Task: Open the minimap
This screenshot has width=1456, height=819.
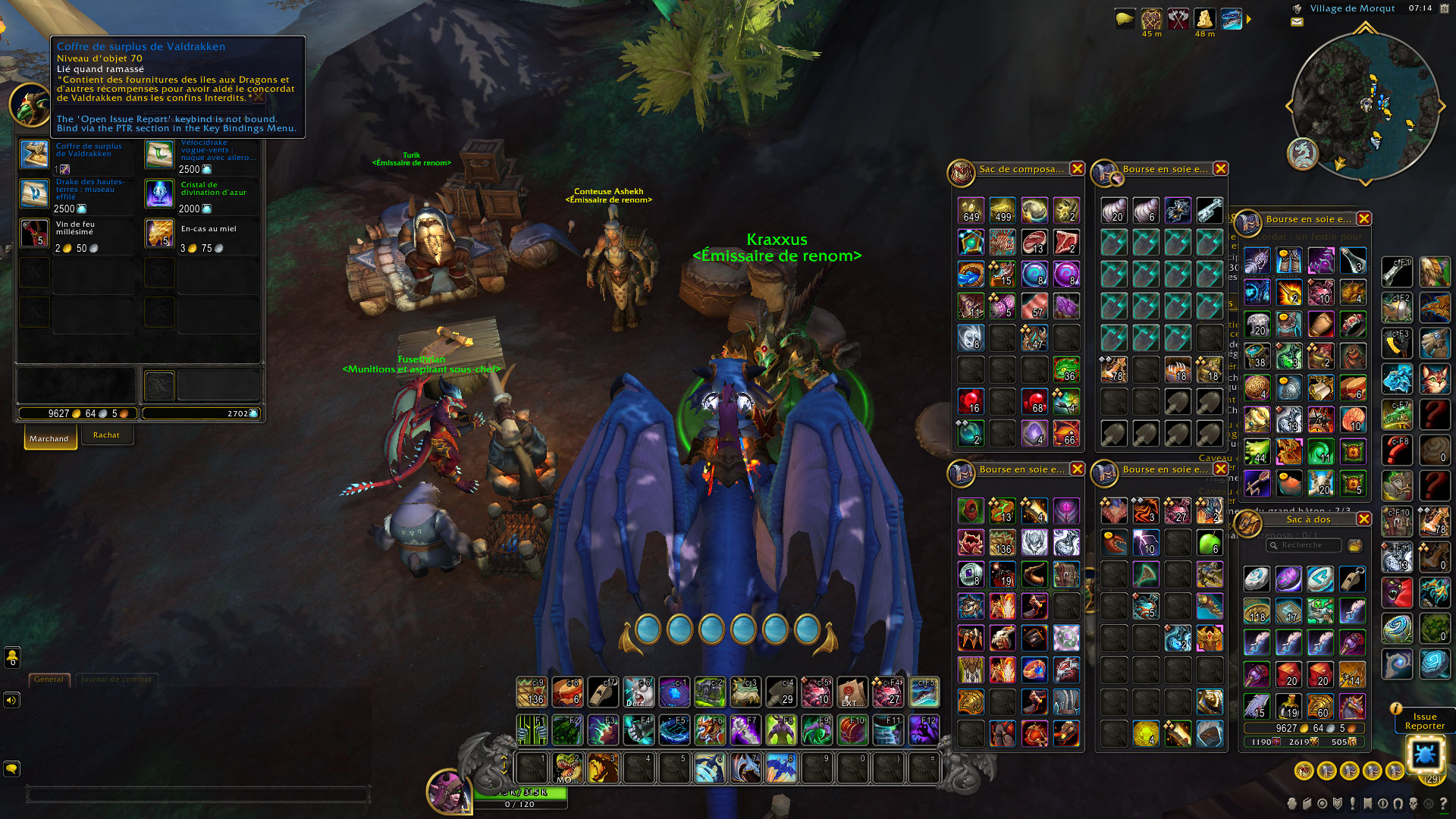Action: [x=1363, y=106]
